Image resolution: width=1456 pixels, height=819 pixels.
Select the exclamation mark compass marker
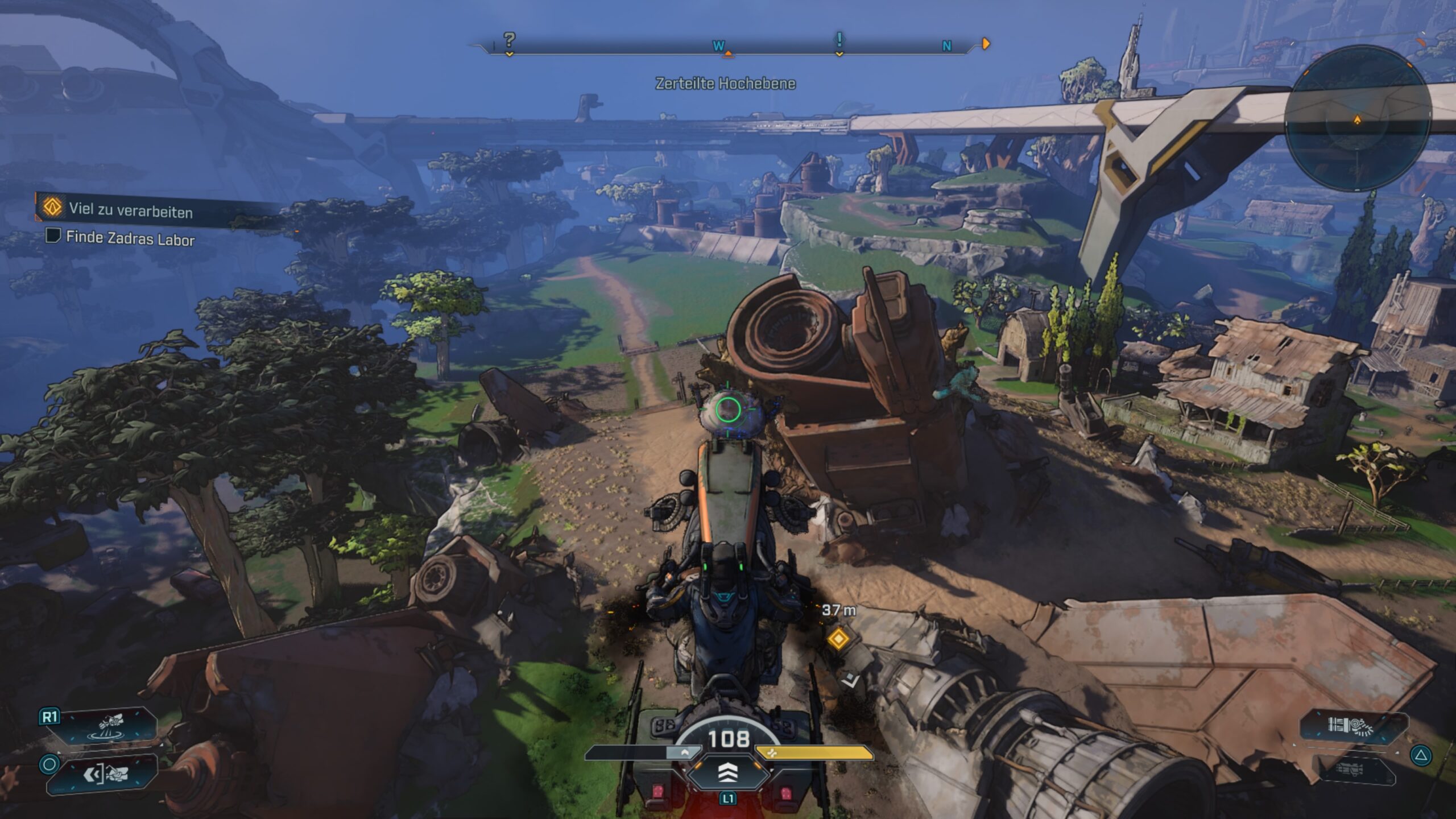(x=839, y=40)
